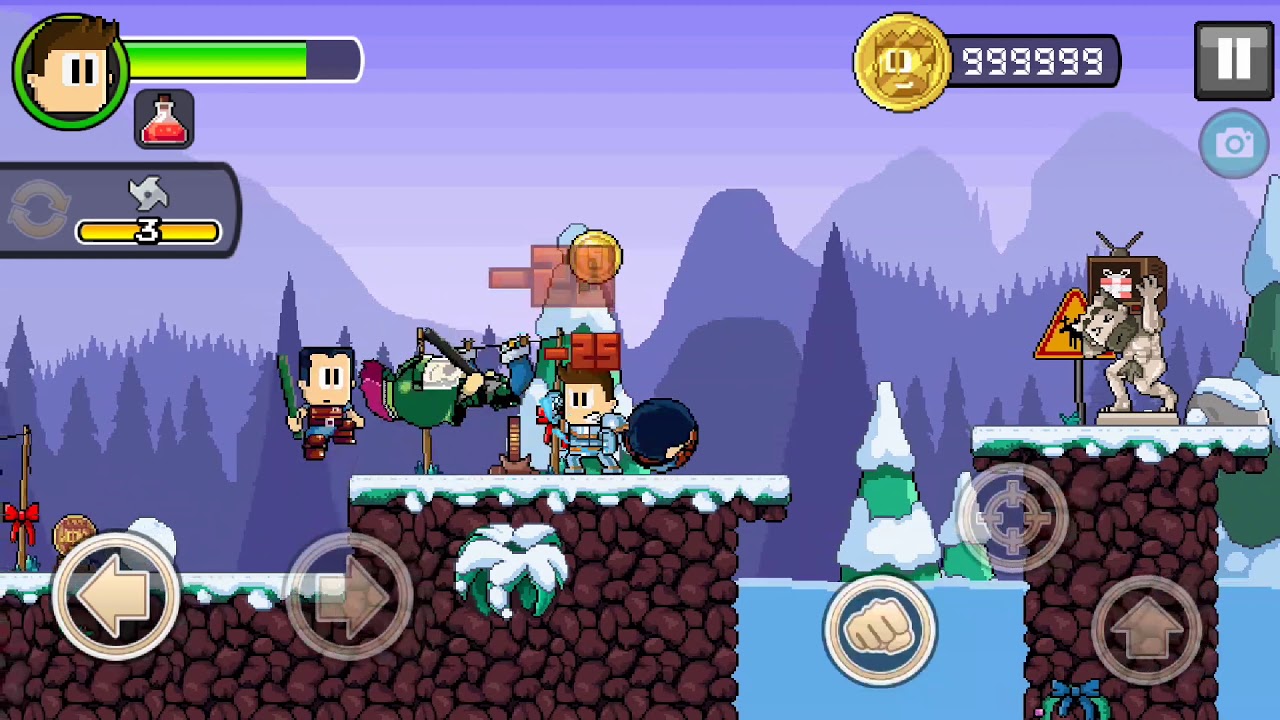The height and width of the screenshot is (720, 1280).
Task: Pause the game with the top-right button
Action: tap(1233, 60)
